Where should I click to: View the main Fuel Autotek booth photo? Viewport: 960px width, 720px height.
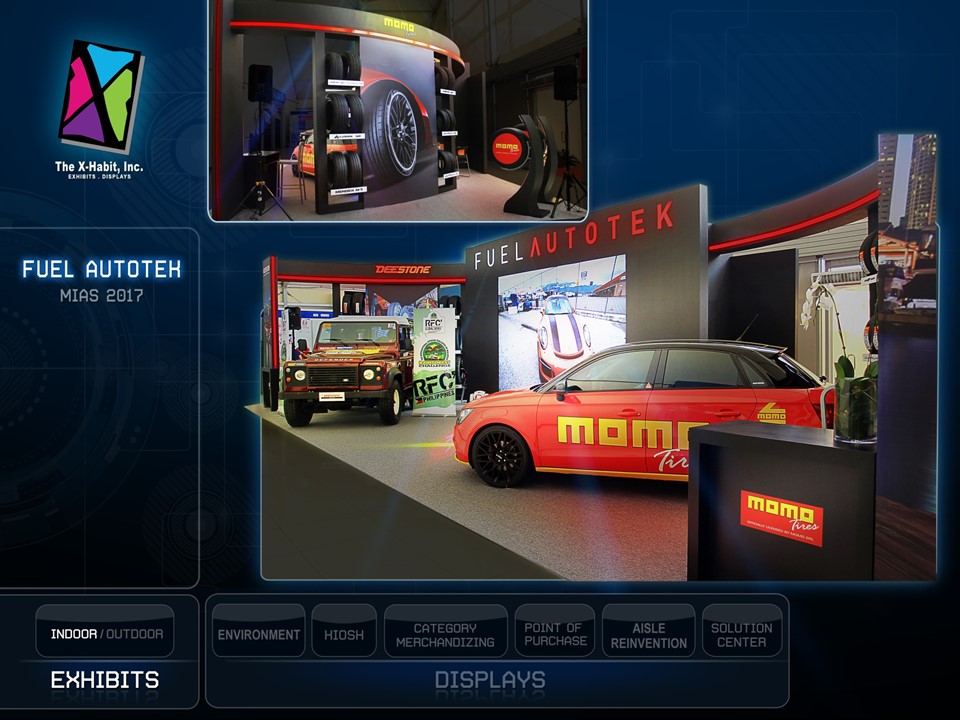point(597,400)
